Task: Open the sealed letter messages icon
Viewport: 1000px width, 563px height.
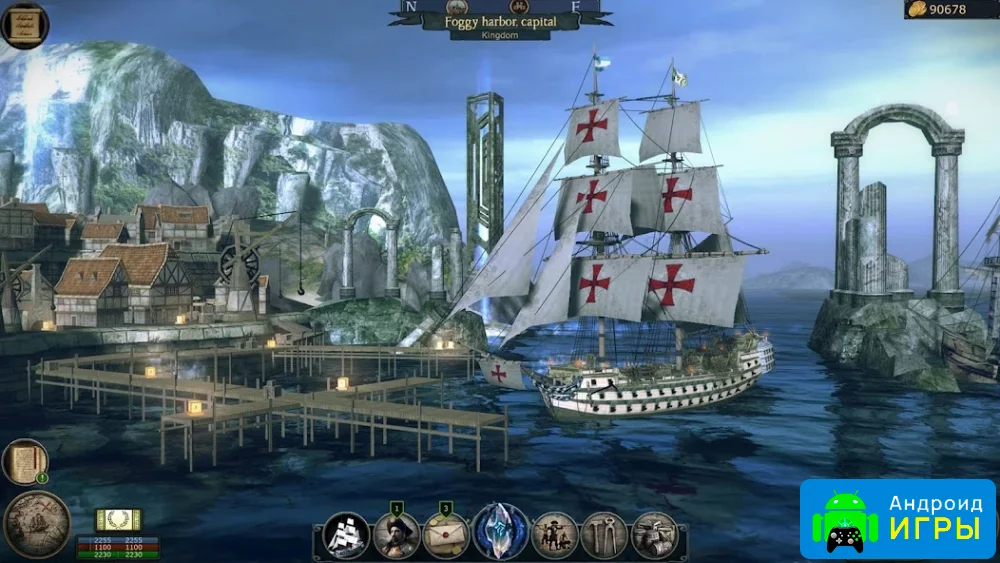Action: (446, 535)
